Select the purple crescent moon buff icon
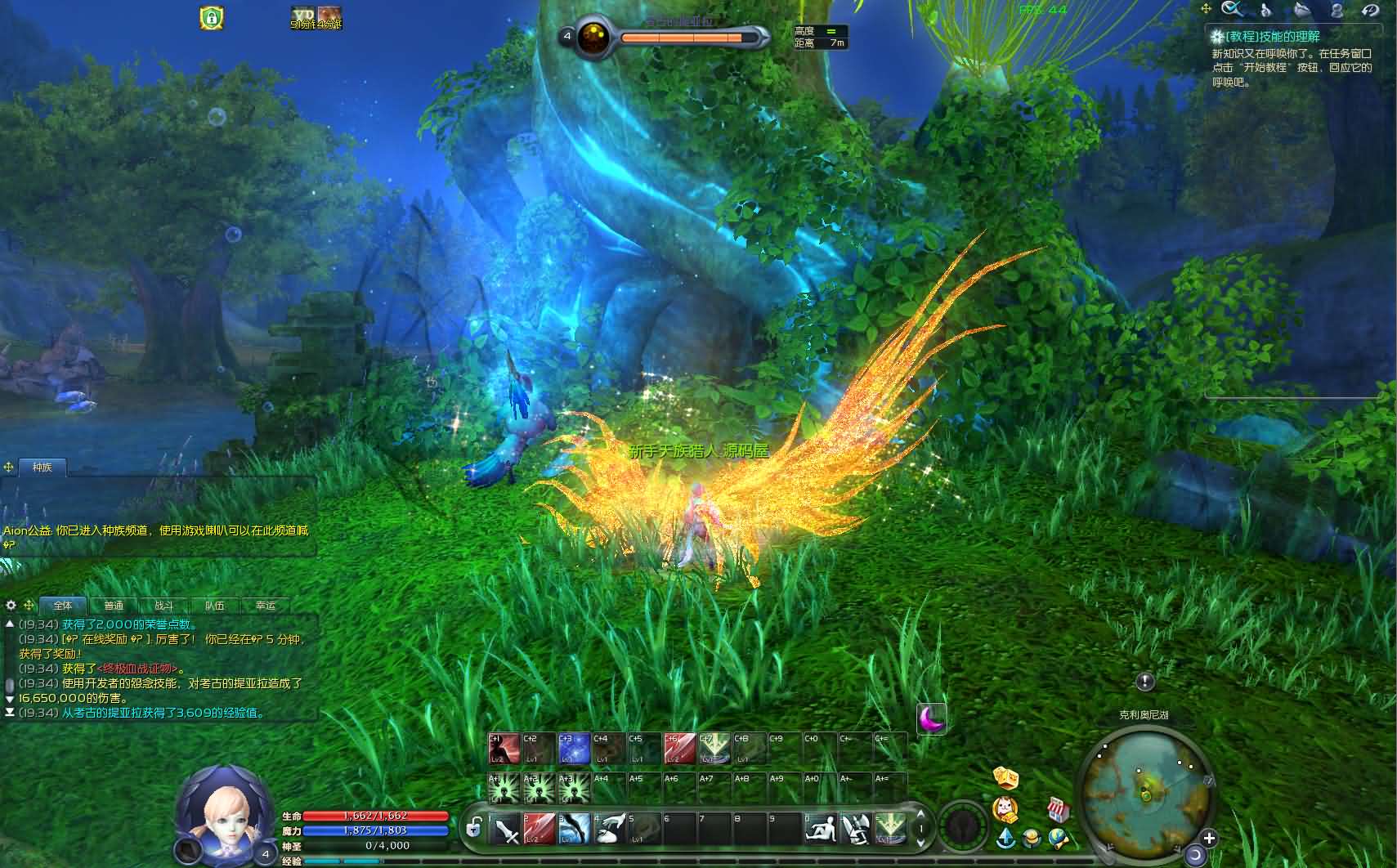The width and height of the screenshot is (1397, 868). (x=931, y=718)
